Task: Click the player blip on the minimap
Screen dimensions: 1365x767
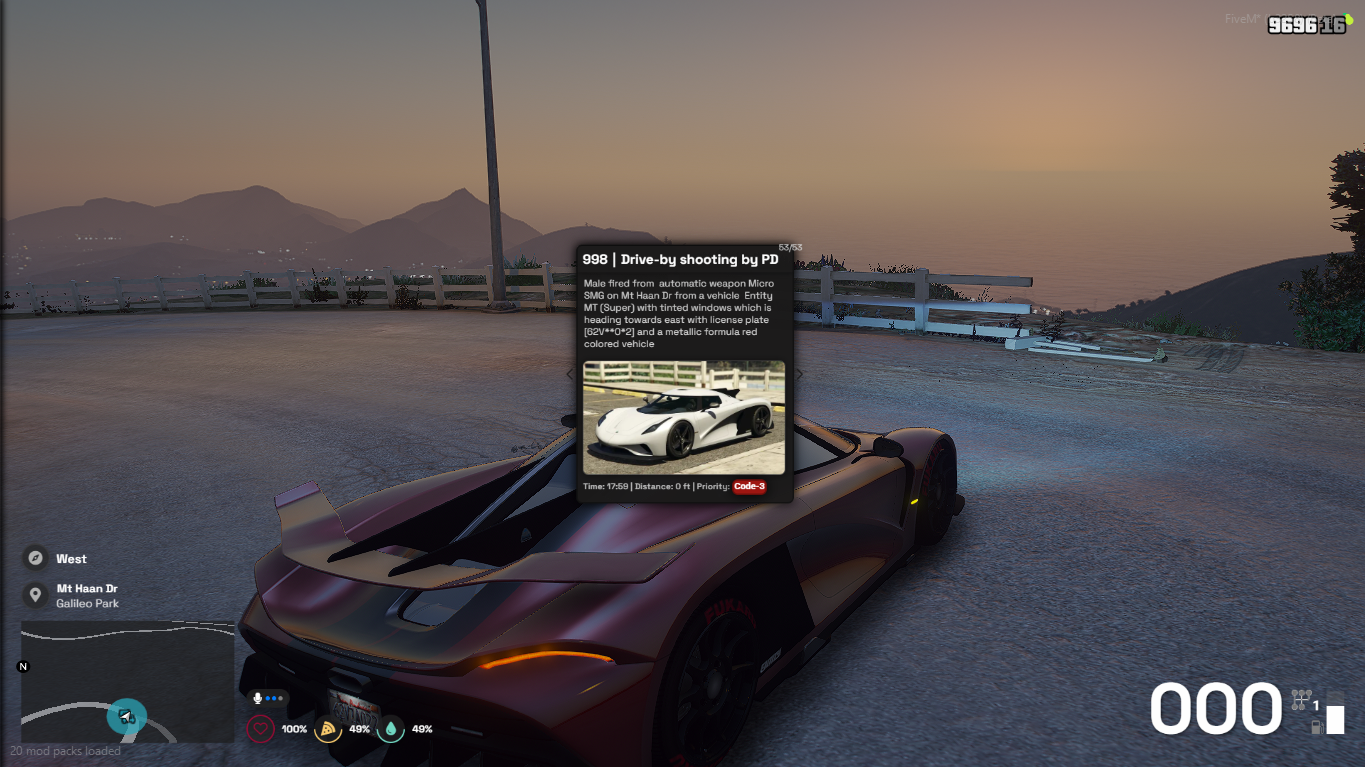Action: (x=127, y=716)
